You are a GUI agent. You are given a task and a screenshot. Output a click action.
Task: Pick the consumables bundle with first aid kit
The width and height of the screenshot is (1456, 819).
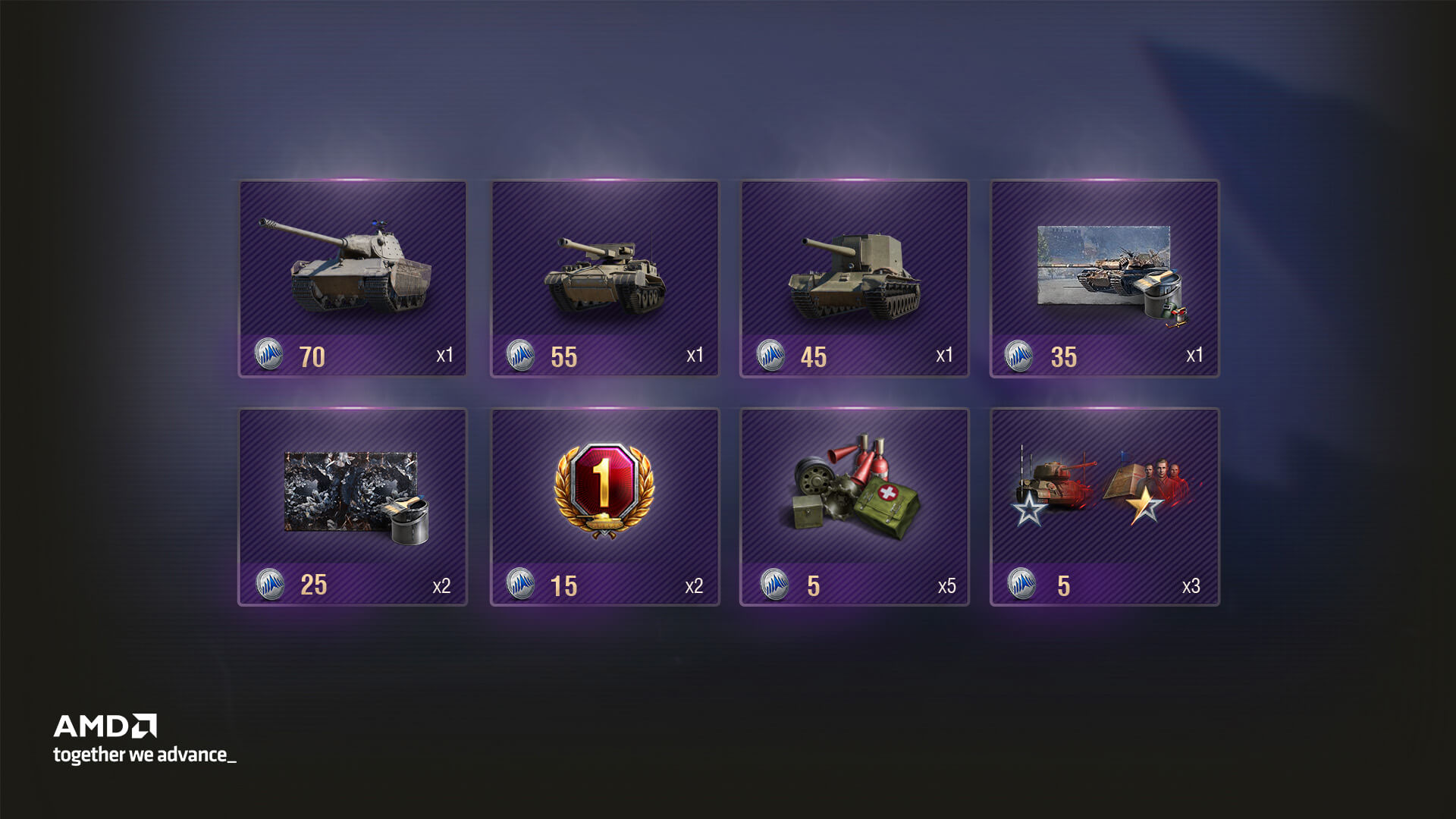pyautogui.click(x=855, y=507)
